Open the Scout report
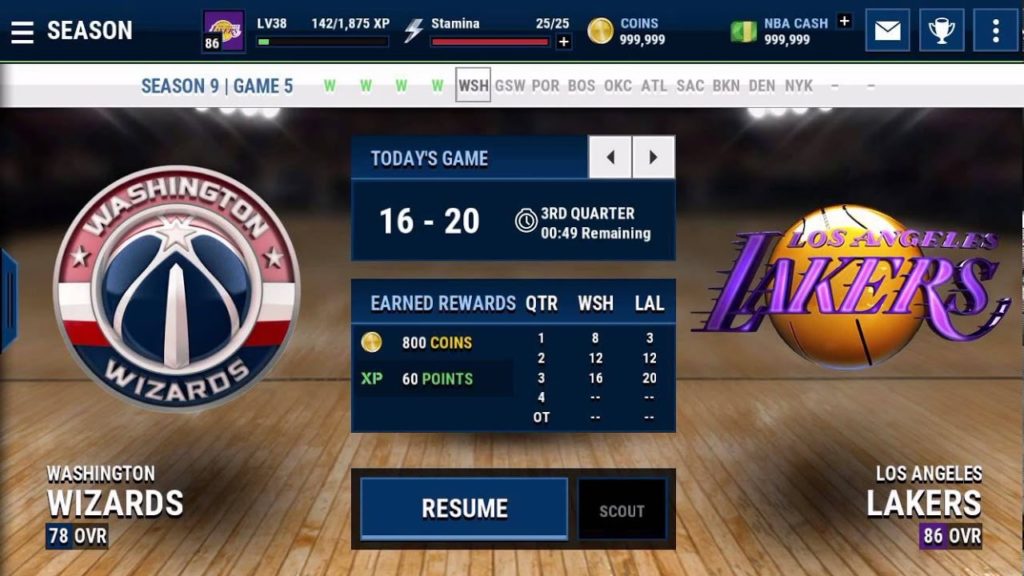The image size is (1024, 576). click(621, 511)
